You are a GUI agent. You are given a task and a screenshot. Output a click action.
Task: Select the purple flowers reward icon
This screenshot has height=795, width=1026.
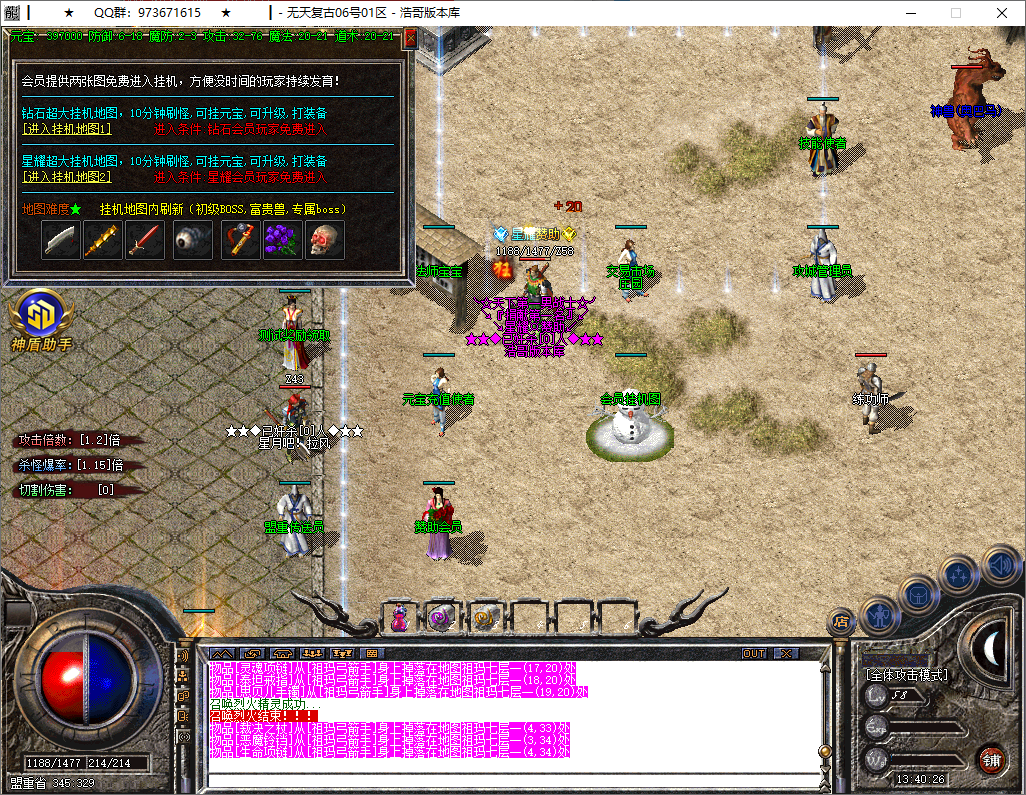pyautogui.click(x=282, y=240)
